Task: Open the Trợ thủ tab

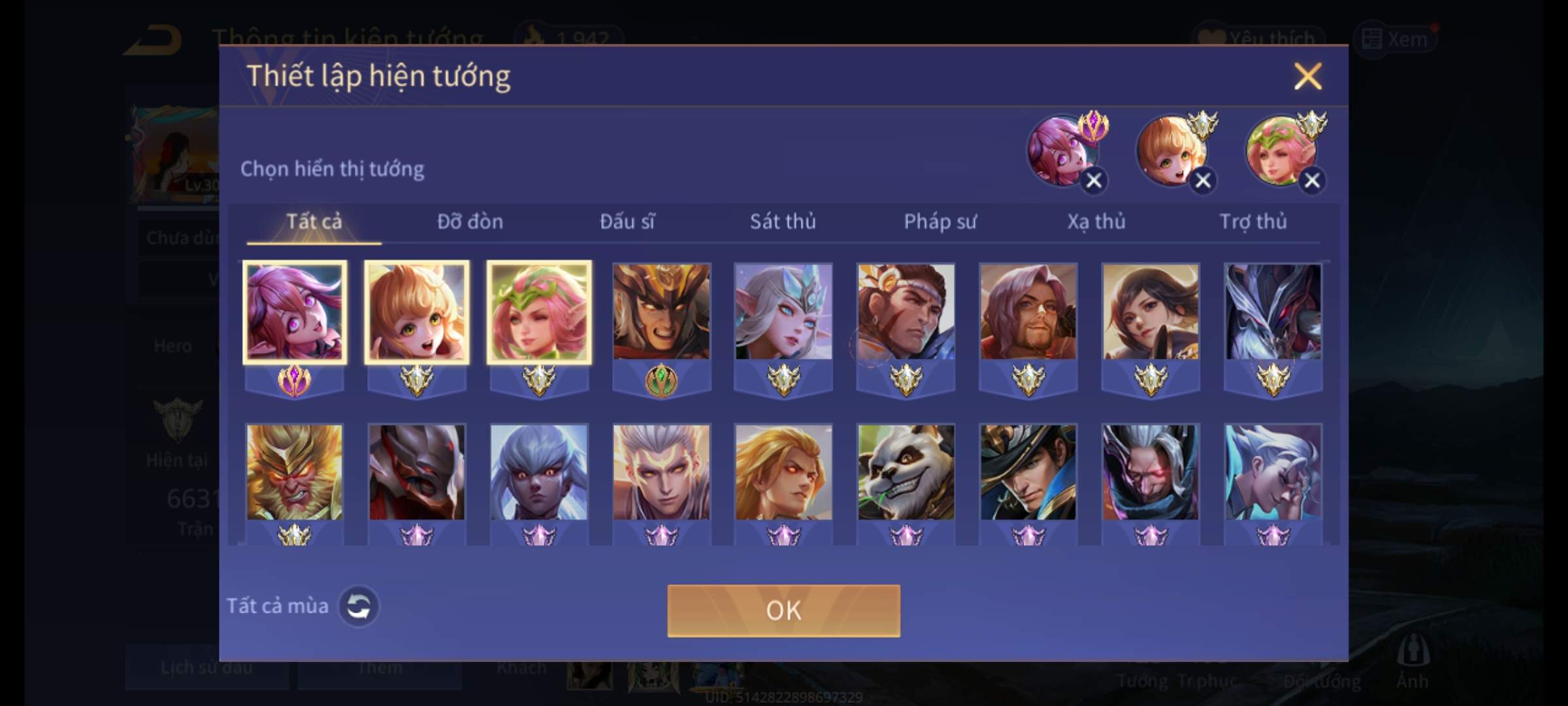Action: [x=1253, y=222]
